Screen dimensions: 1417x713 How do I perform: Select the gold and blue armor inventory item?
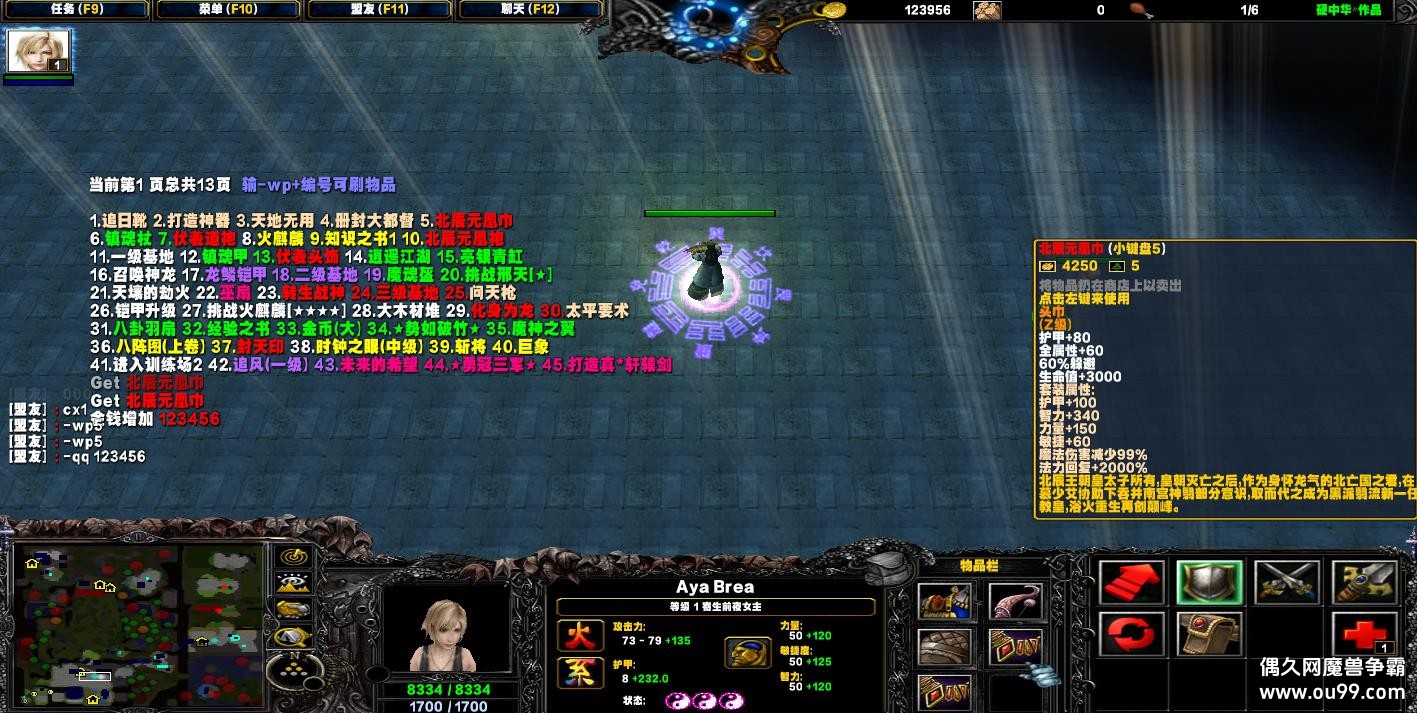[x=944, y=601]
